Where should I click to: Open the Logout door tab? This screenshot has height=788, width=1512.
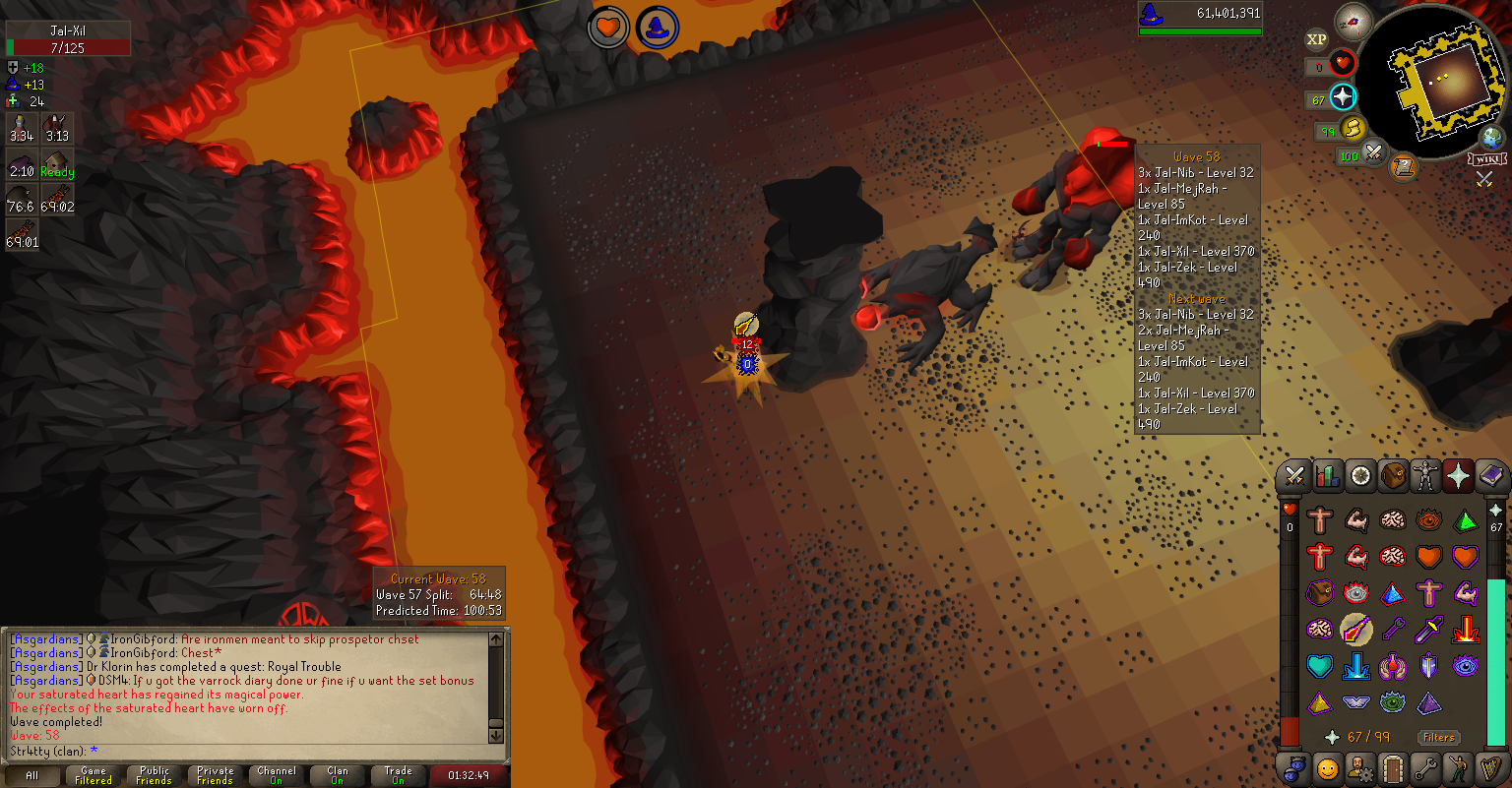[1392, 768]
